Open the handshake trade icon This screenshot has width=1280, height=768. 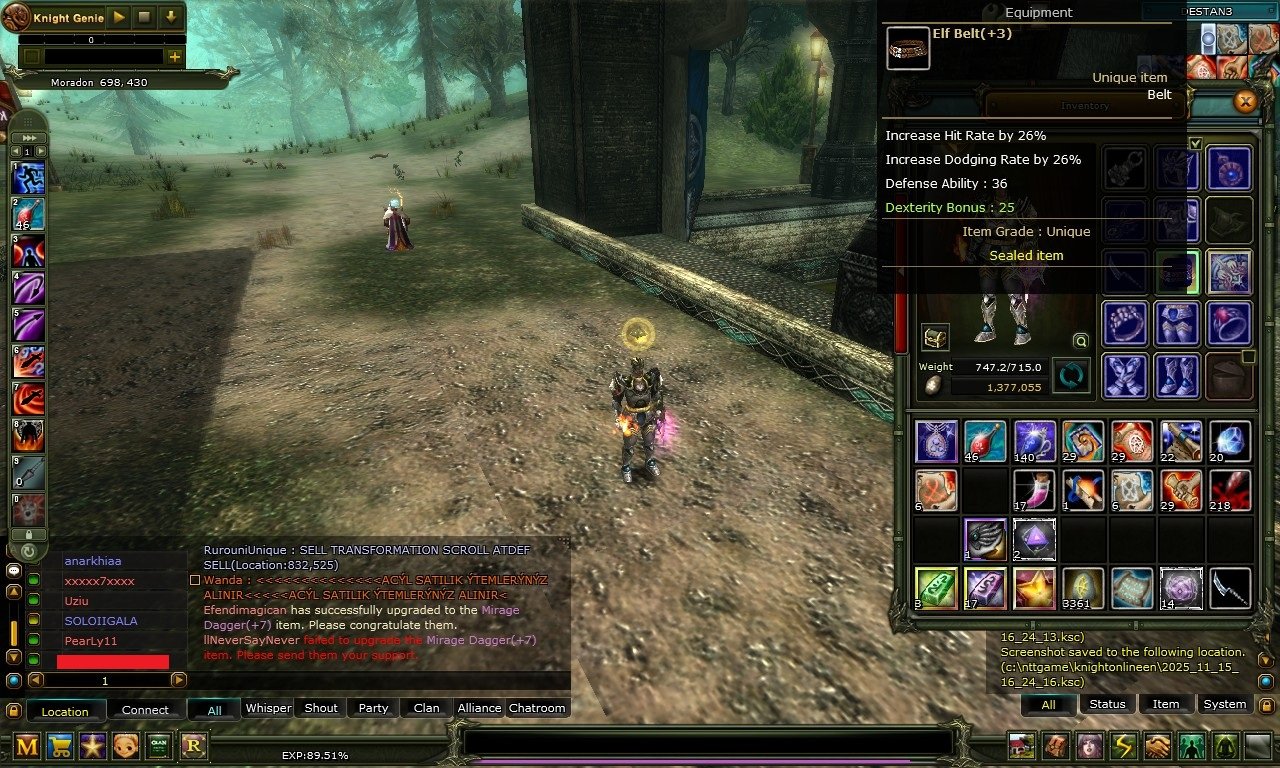click(1157, 746)
